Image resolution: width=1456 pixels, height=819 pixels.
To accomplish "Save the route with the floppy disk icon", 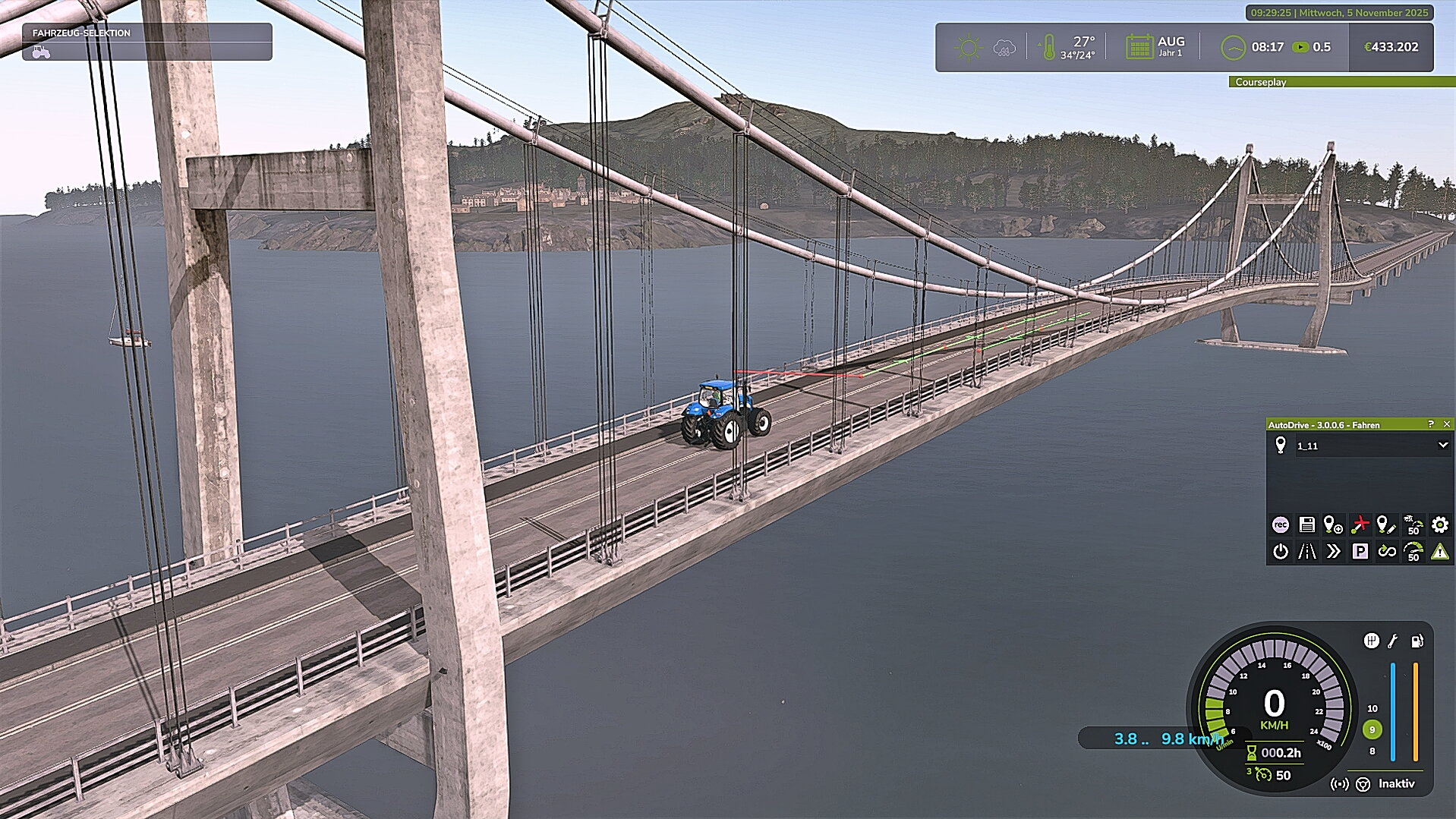I will (x=1306, y=524).
